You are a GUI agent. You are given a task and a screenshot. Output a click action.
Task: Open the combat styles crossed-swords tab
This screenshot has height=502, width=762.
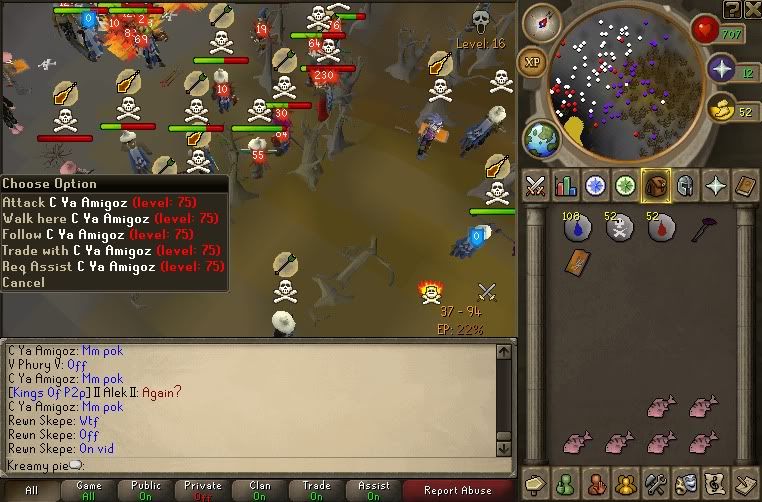[534, 186]
